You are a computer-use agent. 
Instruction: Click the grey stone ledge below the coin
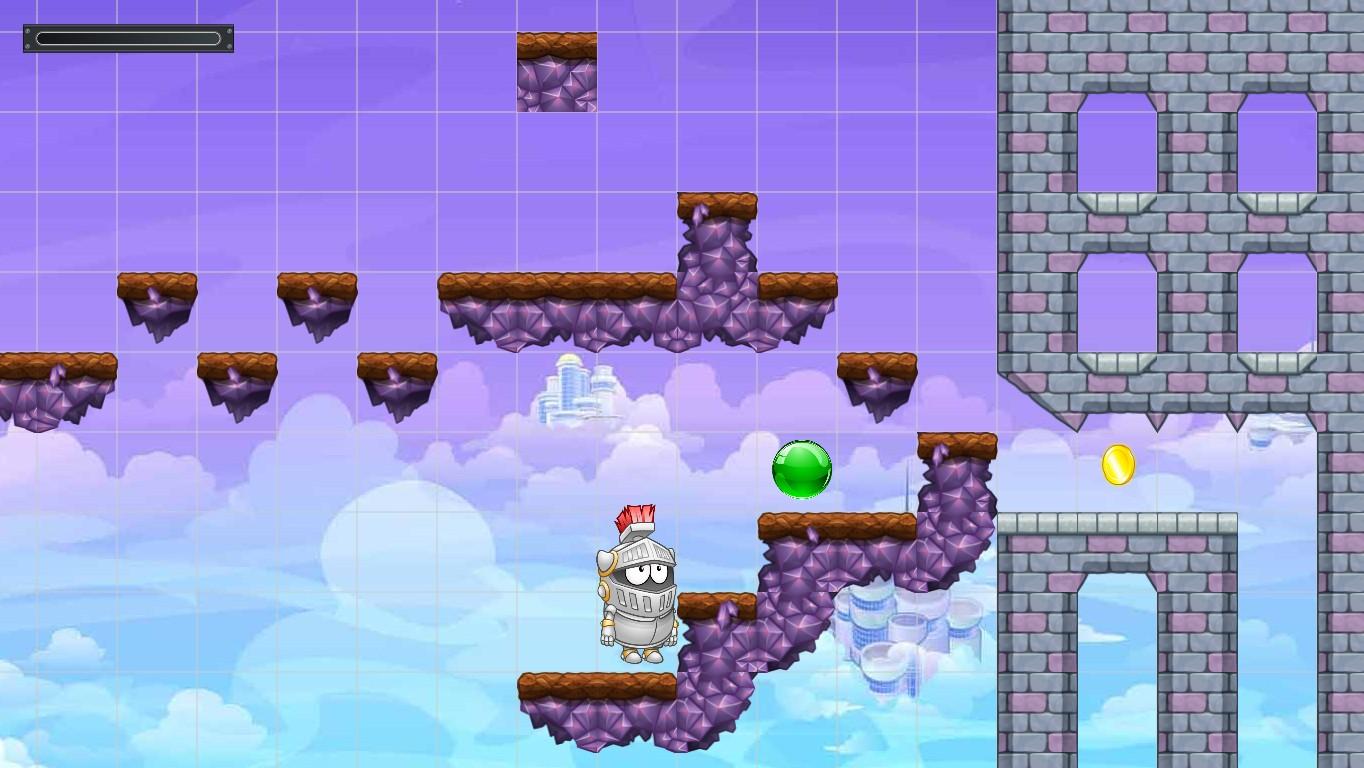click(1118, 522)
